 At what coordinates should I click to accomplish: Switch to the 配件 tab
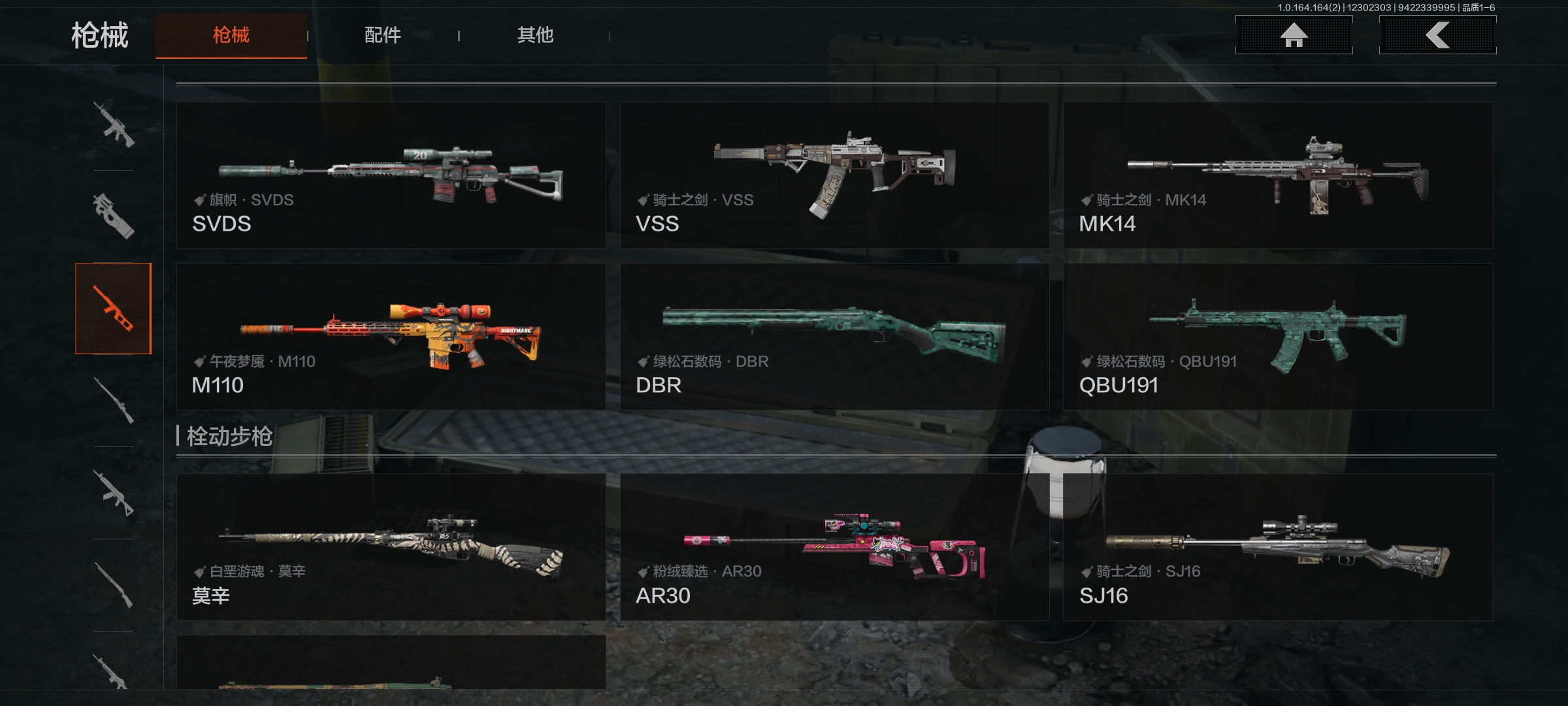tap(382, 35)
